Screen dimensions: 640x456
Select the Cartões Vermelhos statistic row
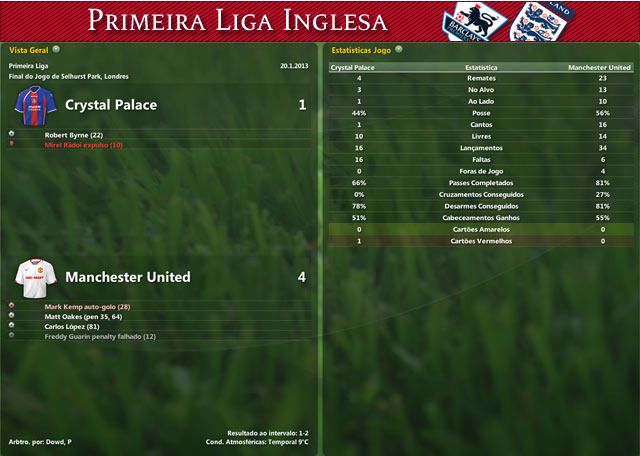click(x=480, y=241)
